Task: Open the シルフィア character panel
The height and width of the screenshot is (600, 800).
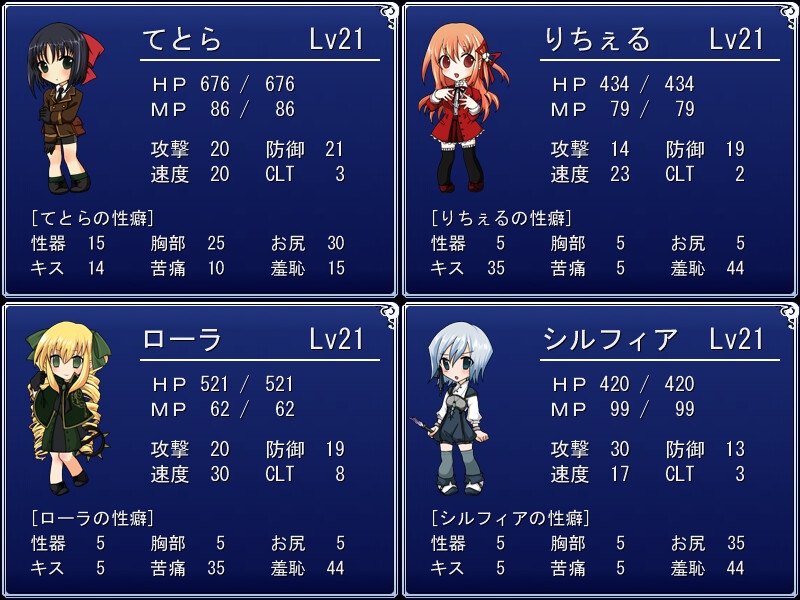Action: pos(600,450)
